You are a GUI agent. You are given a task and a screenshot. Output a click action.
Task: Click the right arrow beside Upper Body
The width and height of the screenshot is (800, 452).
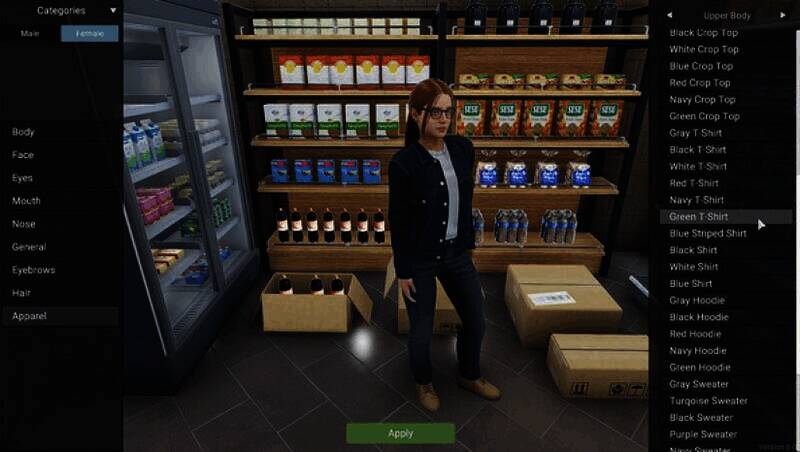coord(783,15)
